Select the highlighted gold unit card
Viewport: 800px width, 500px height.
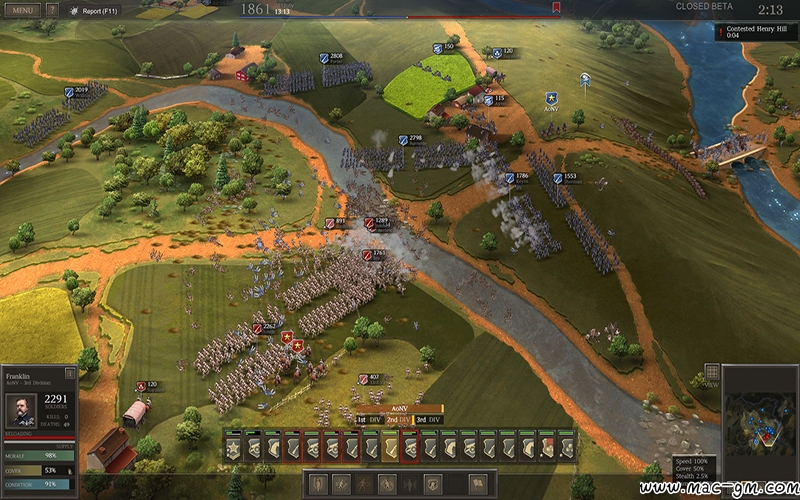click(x=390, y=445)
